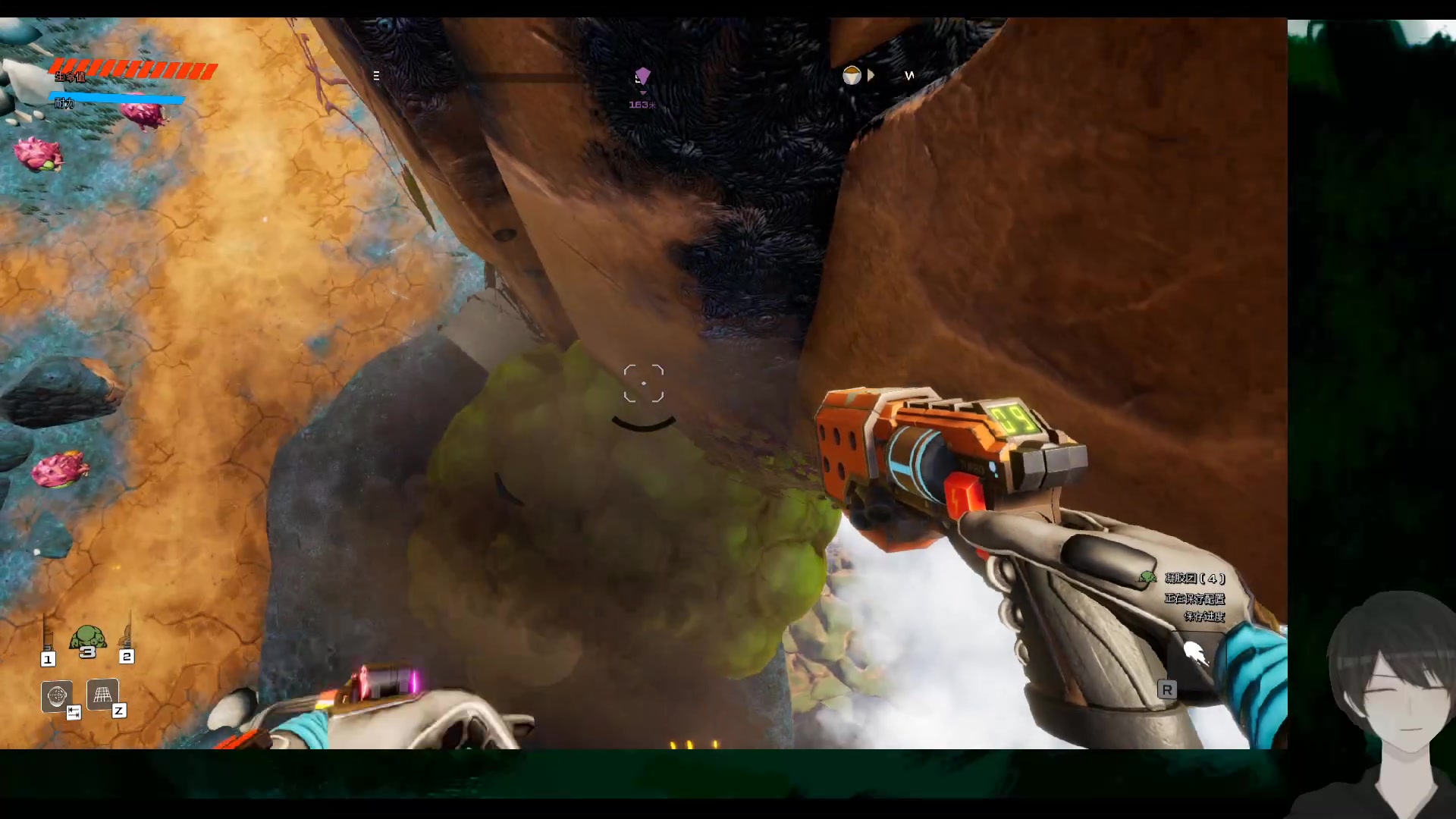Click the streamer's anime avatar overlay
The image size is (1456, 819).
[1389, 705]
